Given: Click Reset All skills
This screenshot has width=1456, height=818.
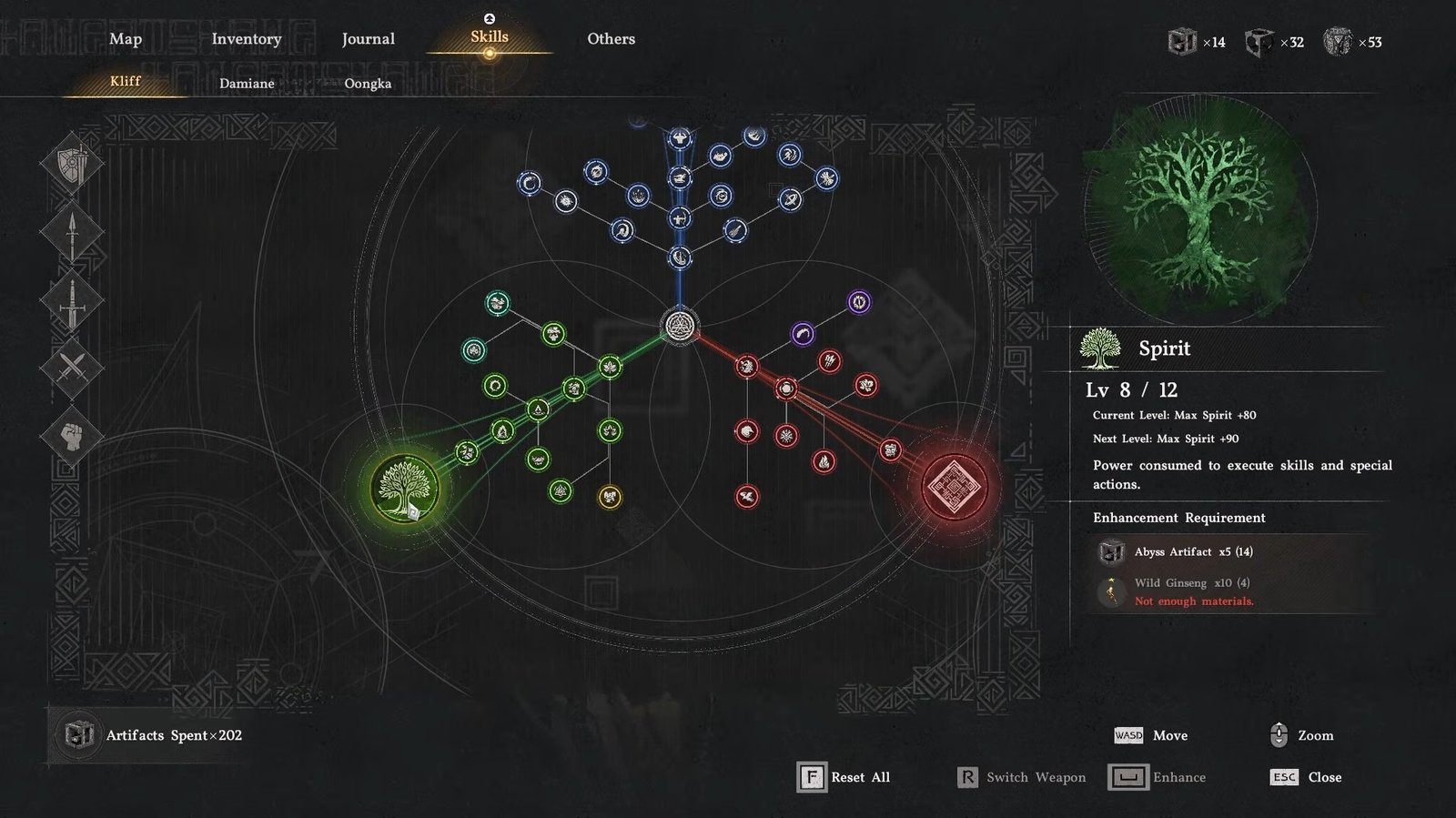Looking at the screenshot, I should (844, 777).
